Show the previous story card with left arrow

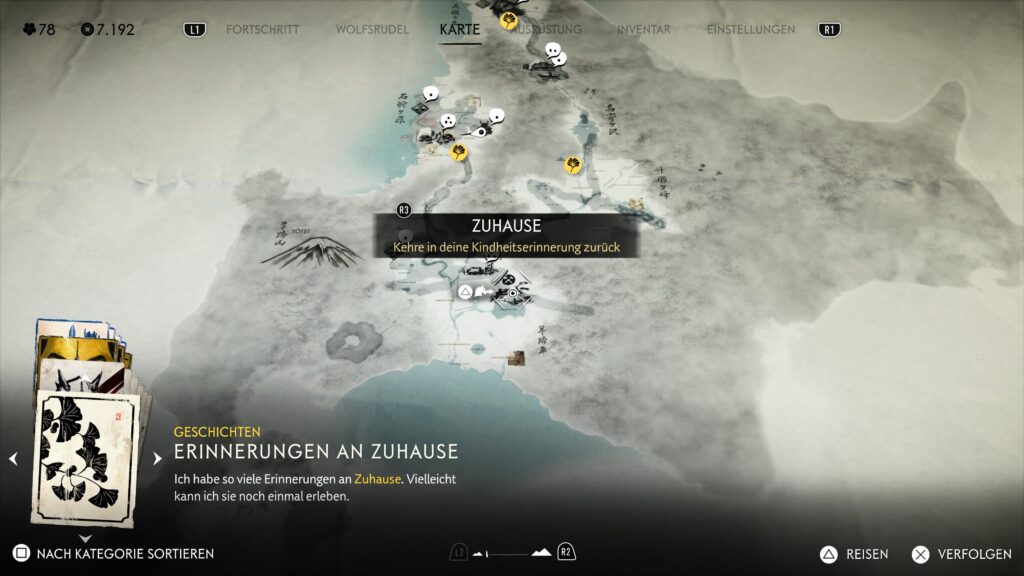click(x=14, y=459)
